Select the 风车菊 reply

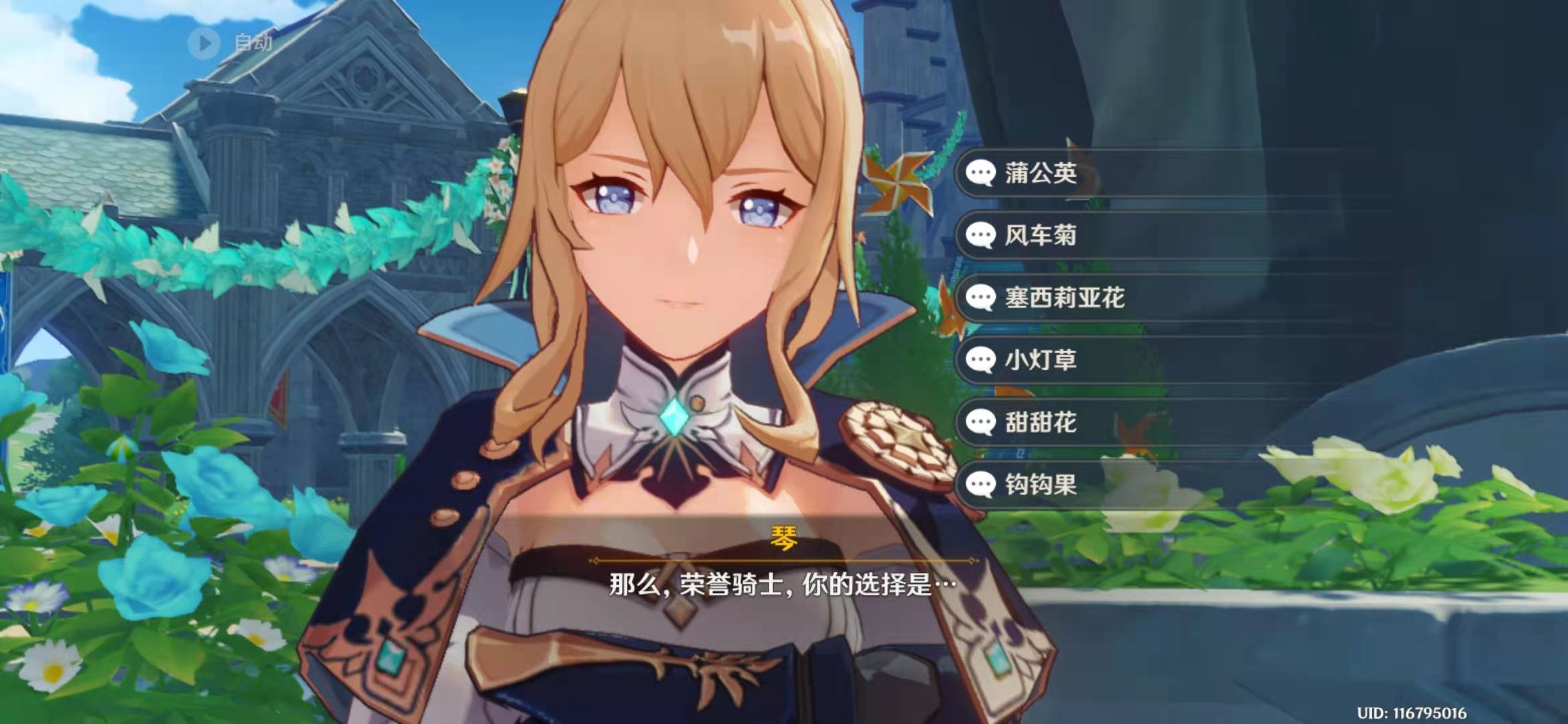(1040, 235)
